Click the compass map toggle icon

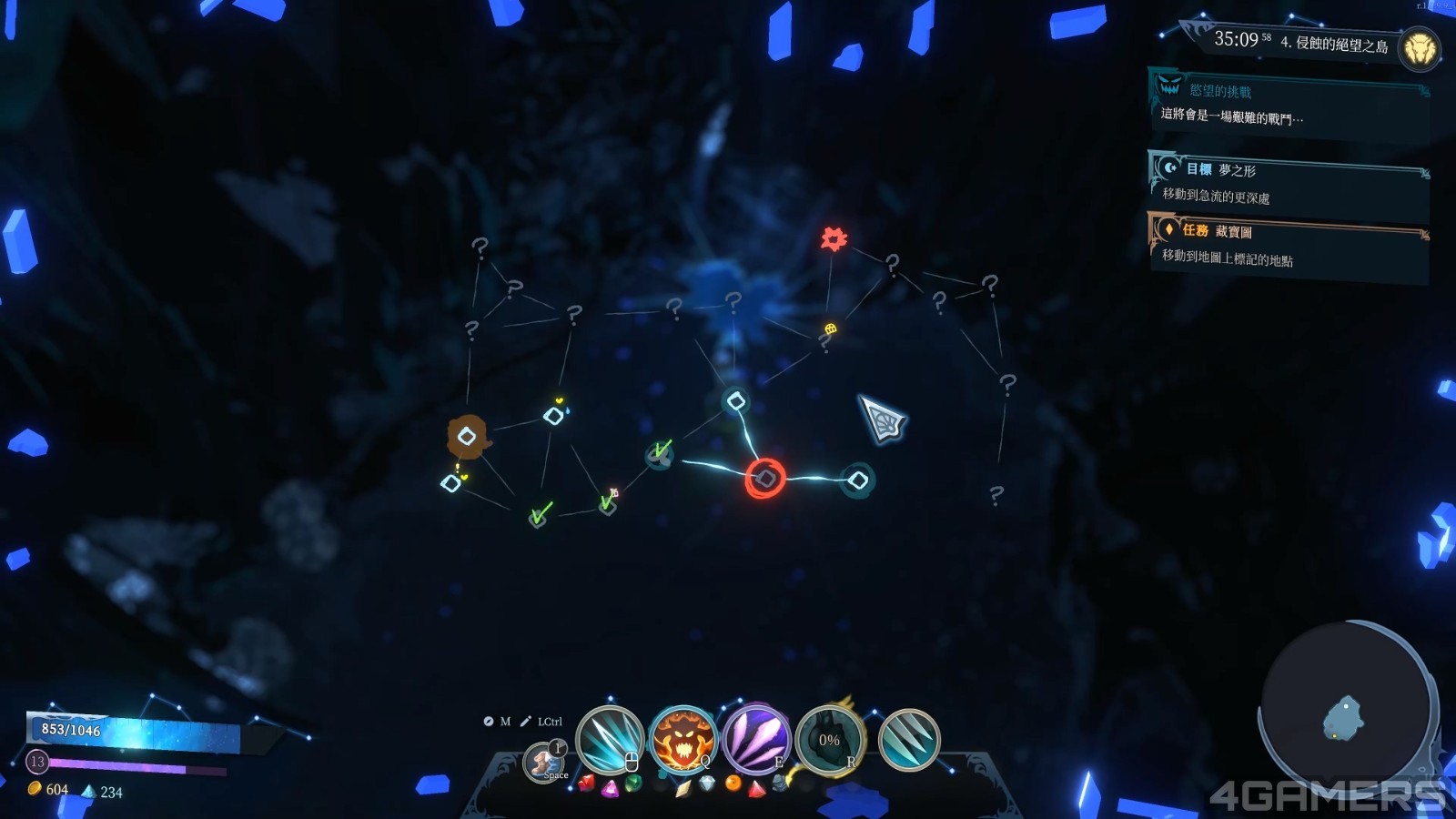[489, 722]
